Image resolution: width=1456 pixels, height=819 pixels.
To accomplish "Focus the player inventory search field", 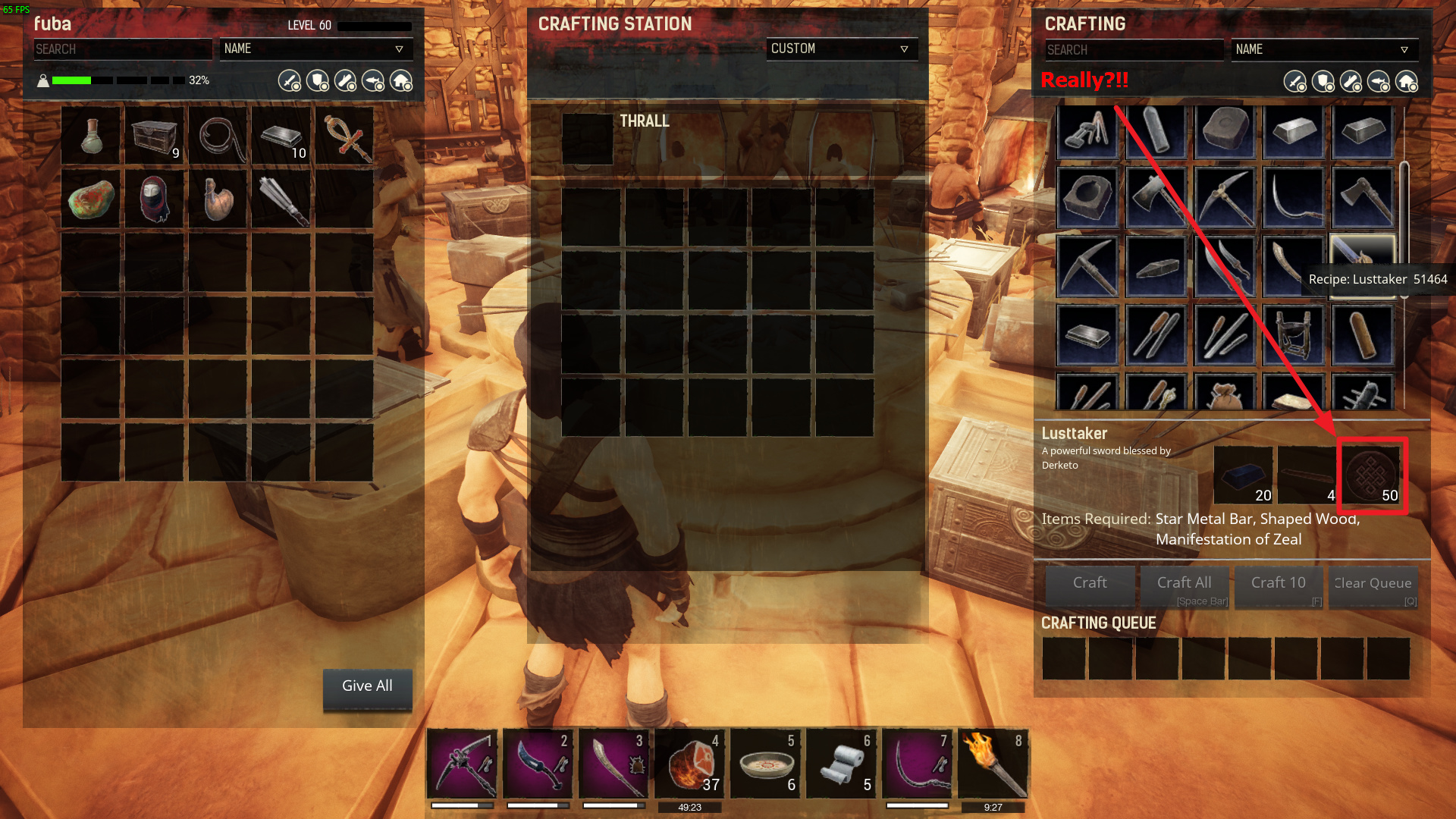I will (121, 49).
